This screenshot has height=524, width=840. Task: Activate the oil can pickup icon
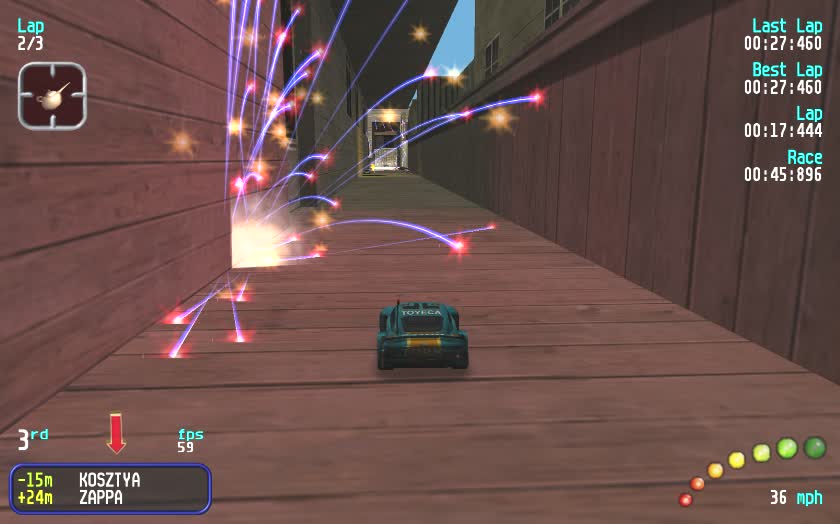coord(52,96)
